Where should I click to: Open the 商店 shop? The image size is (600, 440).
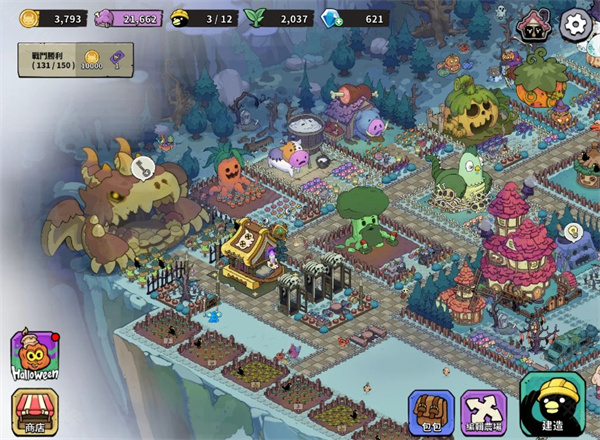[x=32, y=412]
